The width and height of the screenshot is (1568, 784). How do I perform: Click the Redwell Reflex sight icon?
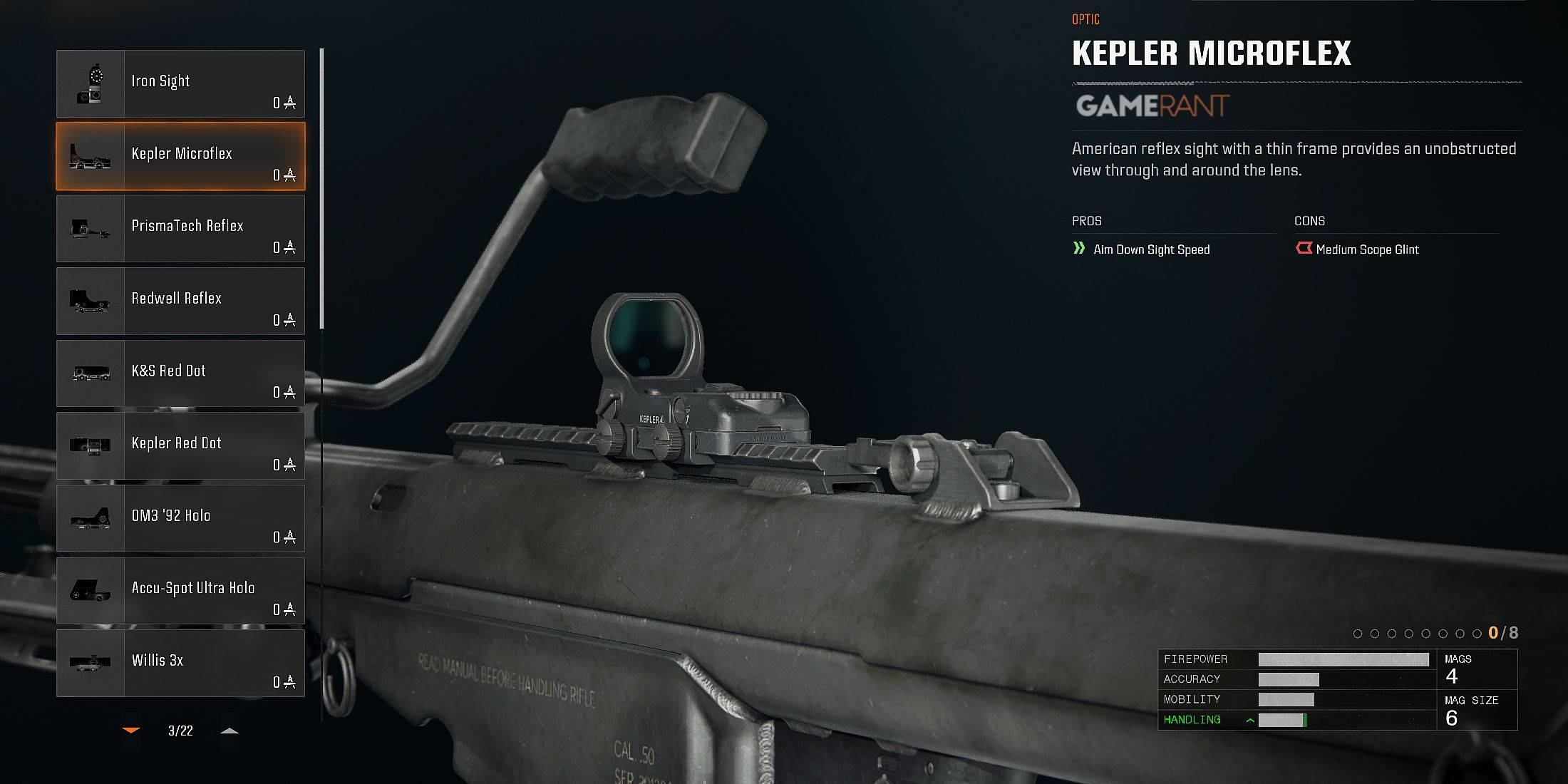(91, 301)
